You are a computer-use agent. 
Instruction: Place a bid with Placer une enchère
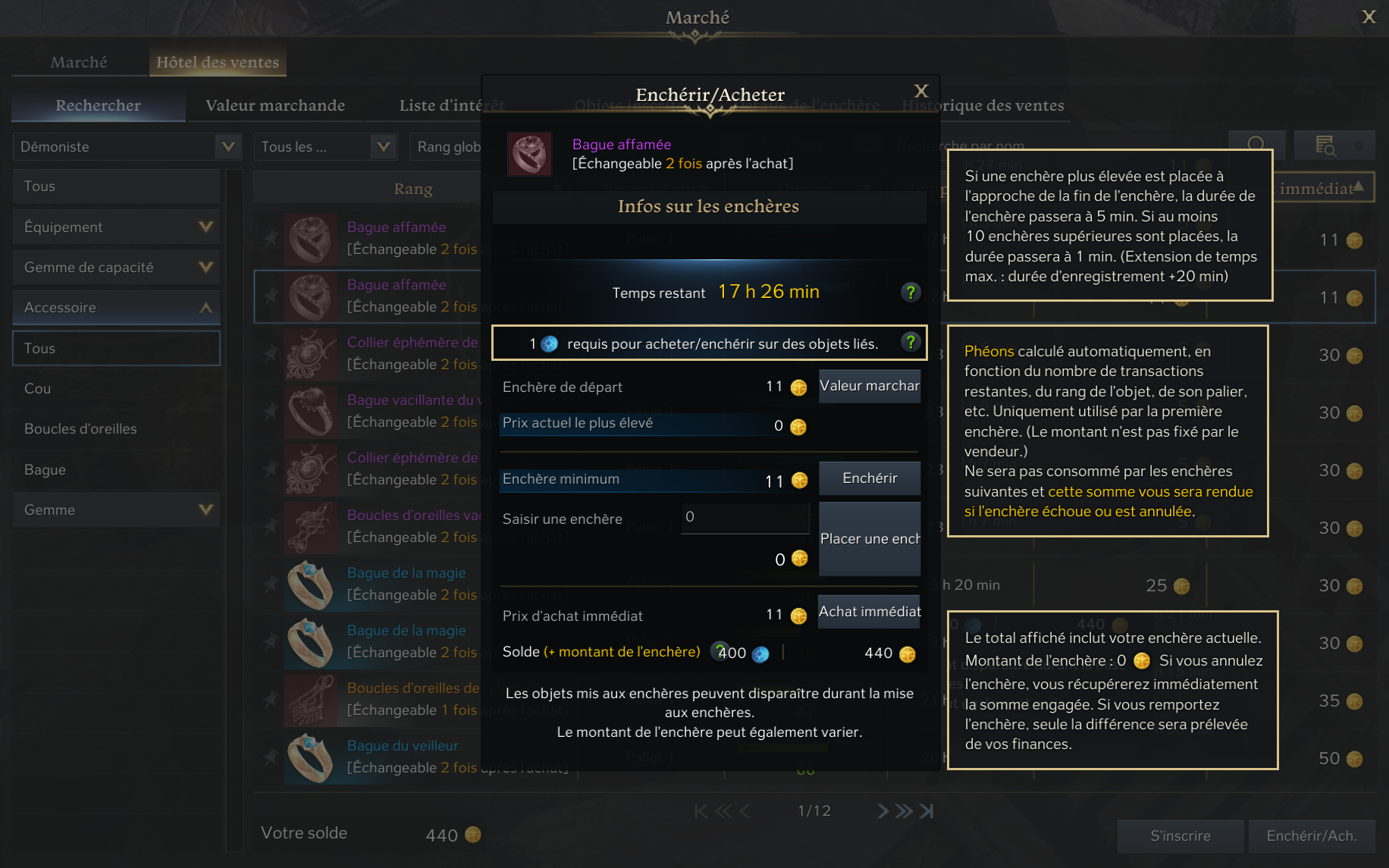pos(869,539)
